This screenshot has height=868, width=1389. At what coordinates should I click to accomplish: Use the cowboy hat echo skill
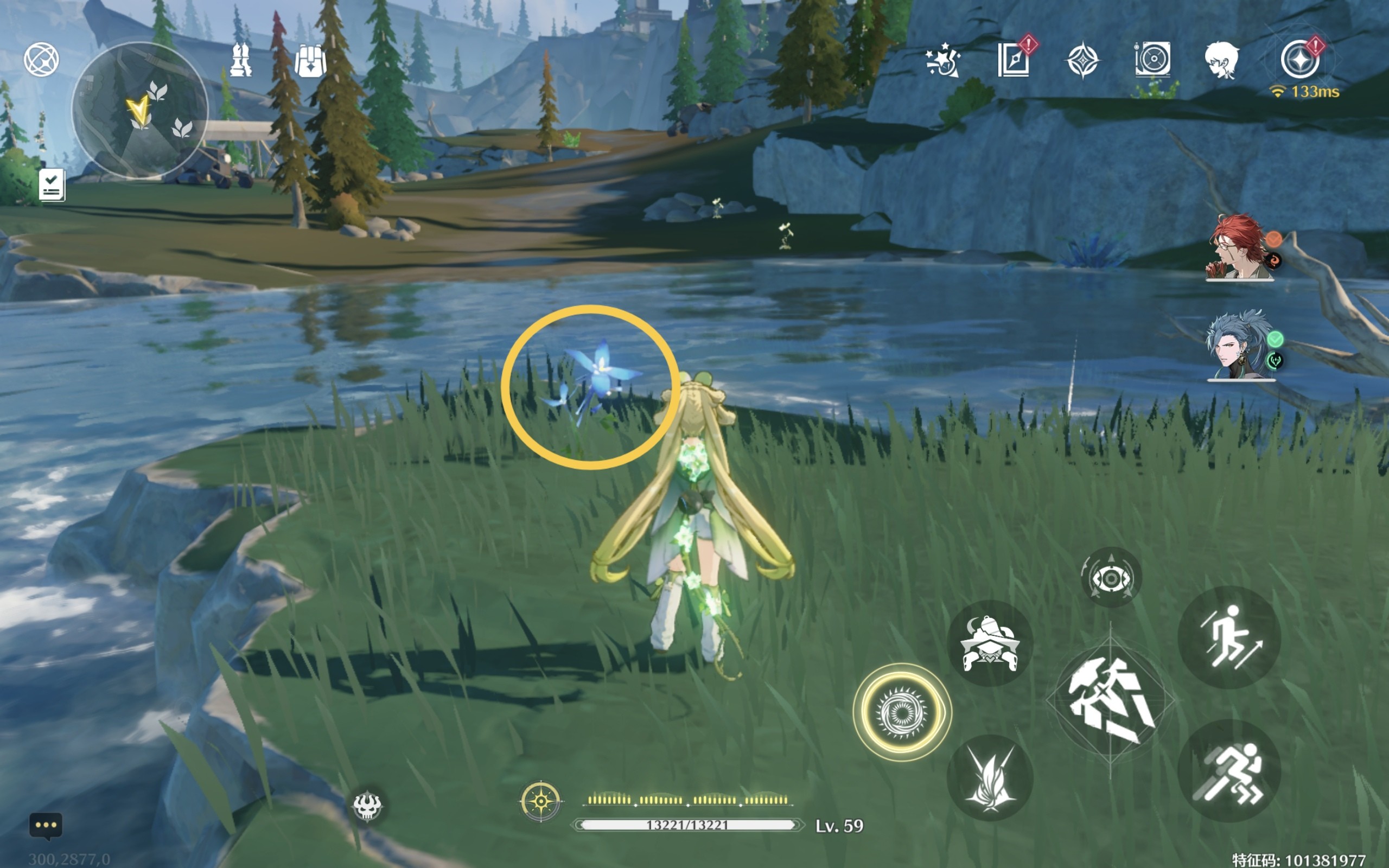pyautogui.click(x=990, y=644)
